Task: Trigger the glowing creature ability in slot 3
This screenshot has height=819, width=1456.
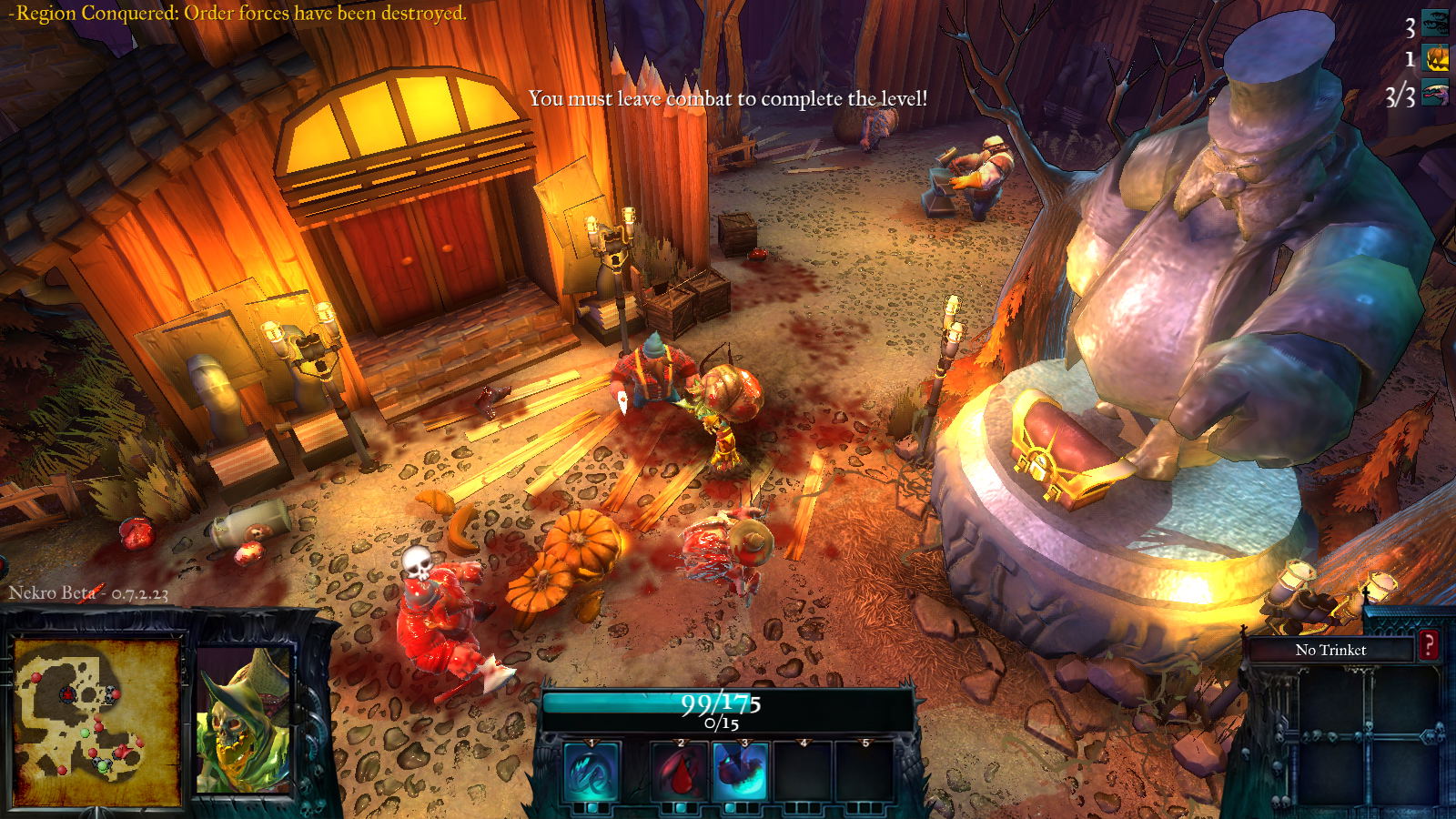Action: coord(741,771)
